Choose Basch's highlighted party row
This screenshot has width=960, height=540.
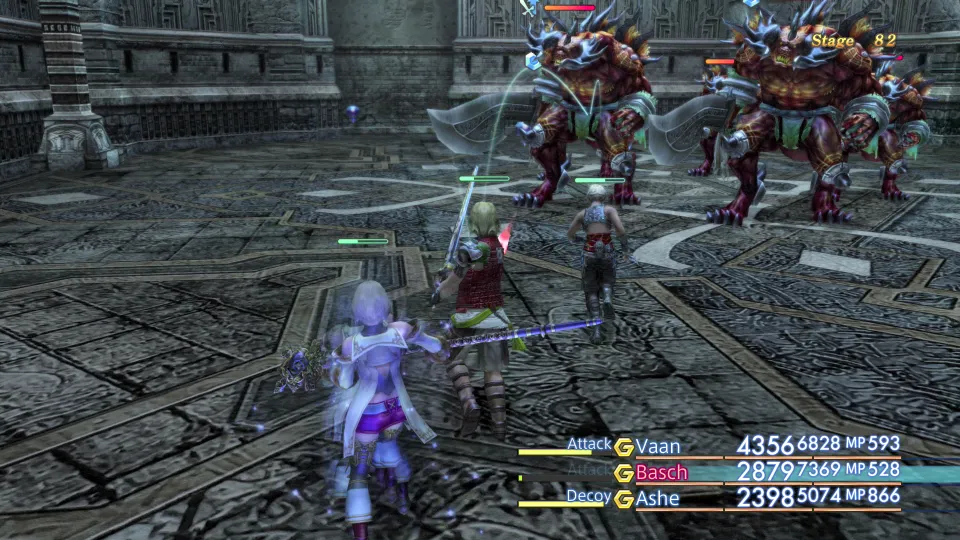click(x=760, y=472)
